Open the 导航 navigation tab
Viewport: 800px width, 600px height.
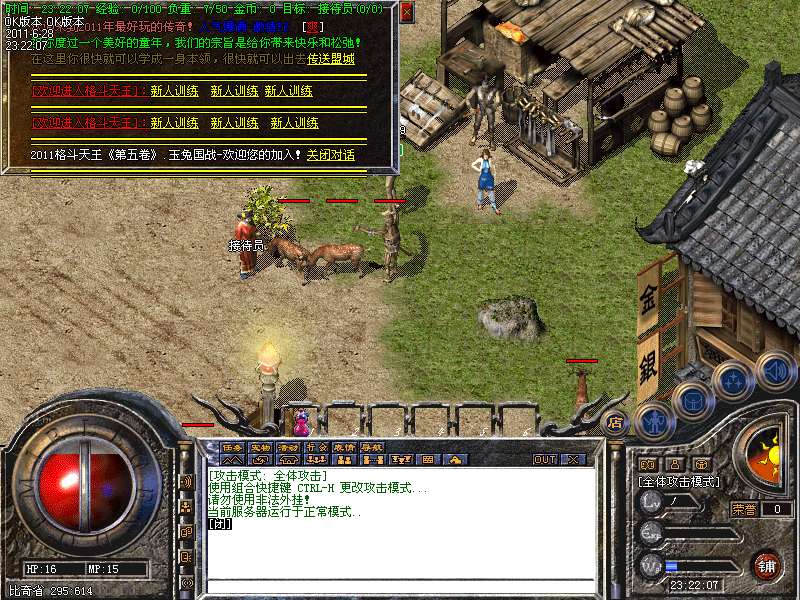[372, 447]
